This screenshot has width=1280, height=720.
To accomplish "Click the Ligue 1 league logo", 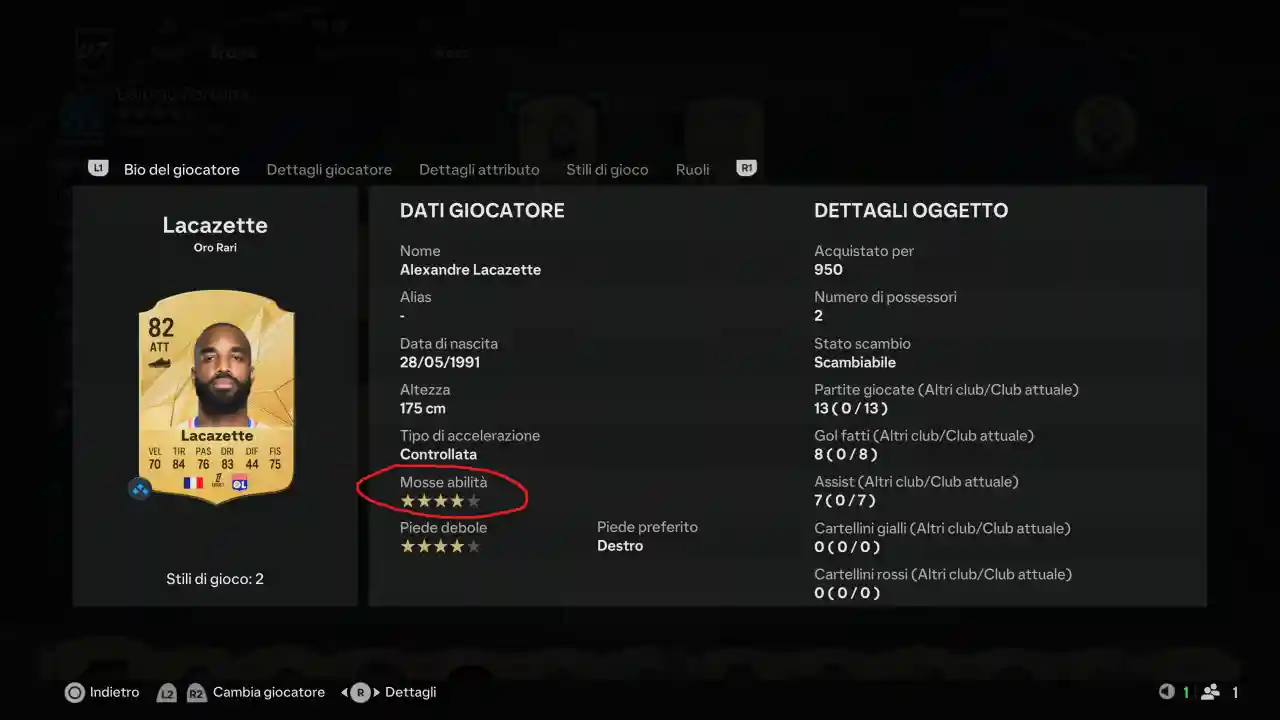I will 218,482.
